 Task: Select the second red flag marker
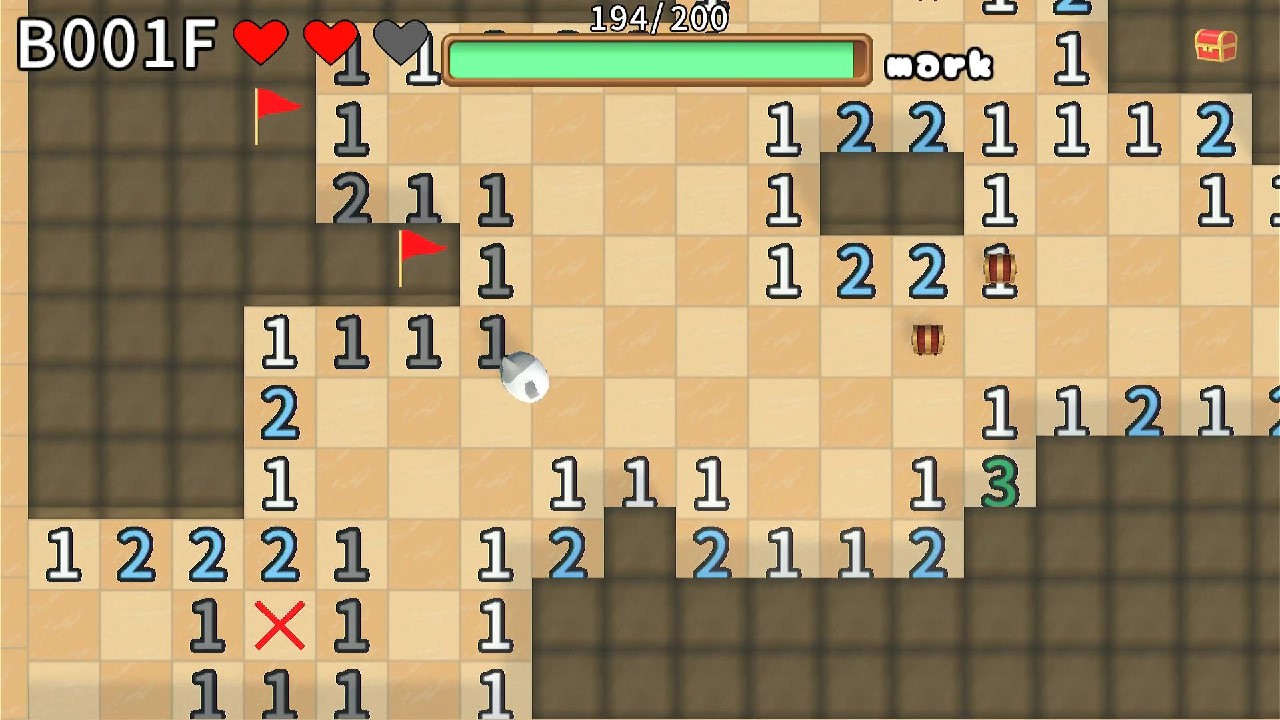(418, 252)
